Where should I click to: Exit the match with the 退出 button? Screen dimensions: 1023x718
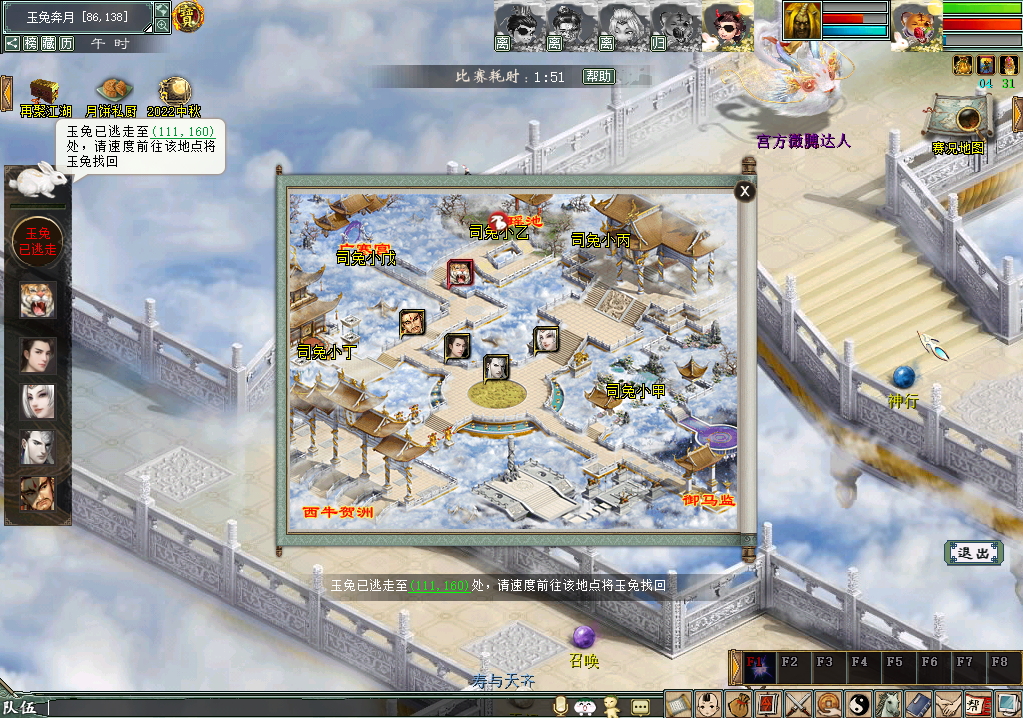point(973,552)
